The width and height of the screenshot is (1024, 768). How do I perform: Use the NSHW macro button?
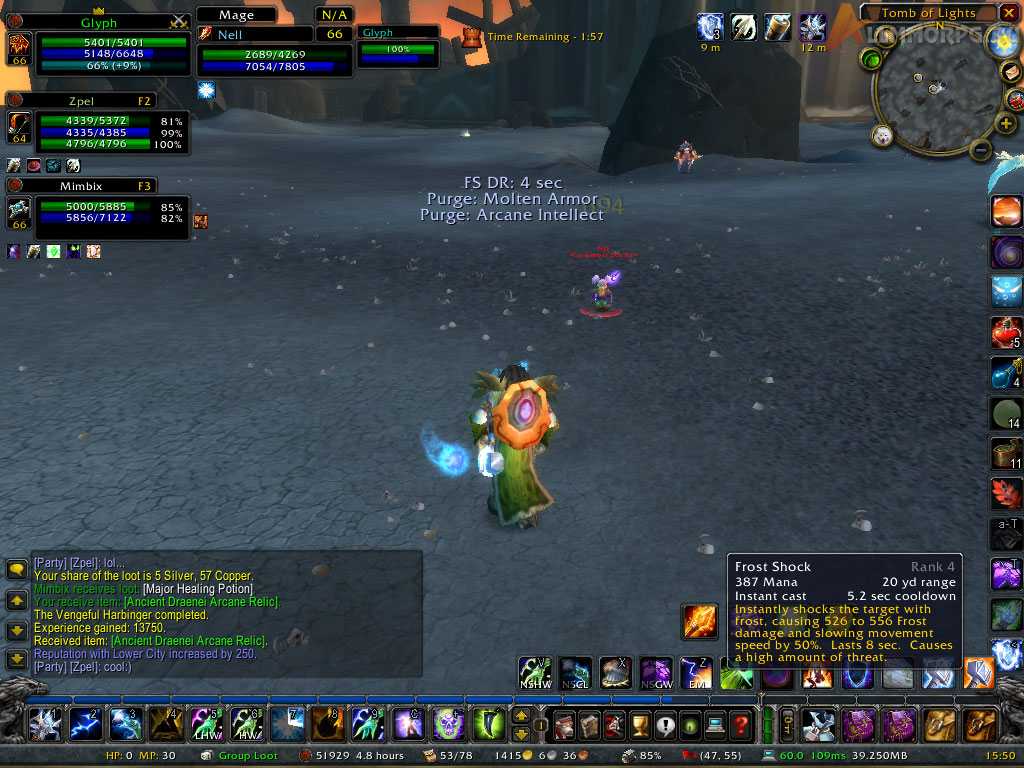(535, 673)
